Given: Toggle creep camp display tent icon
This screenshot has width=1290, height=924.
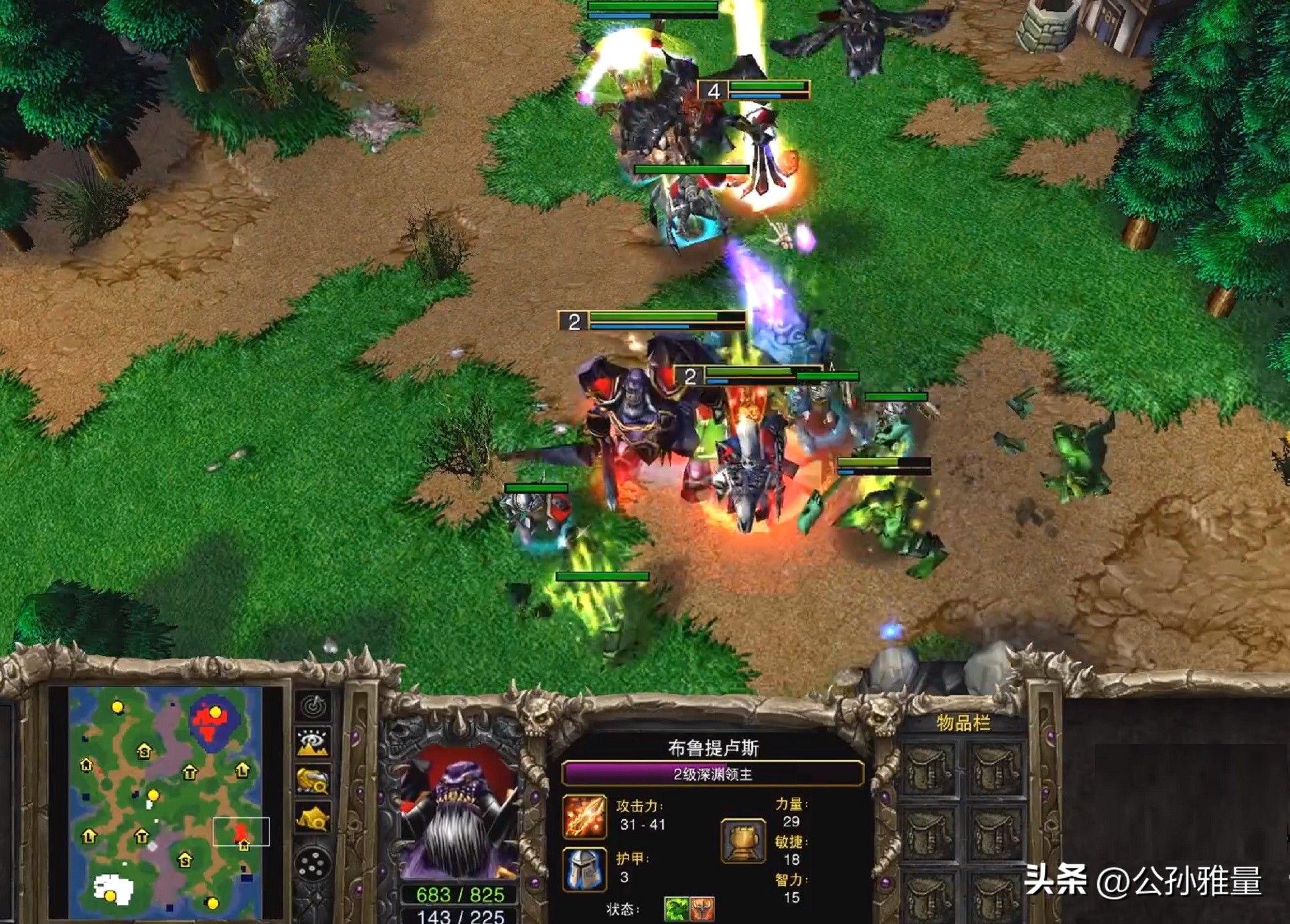Looking at the screenshot, I should [313, 818].
